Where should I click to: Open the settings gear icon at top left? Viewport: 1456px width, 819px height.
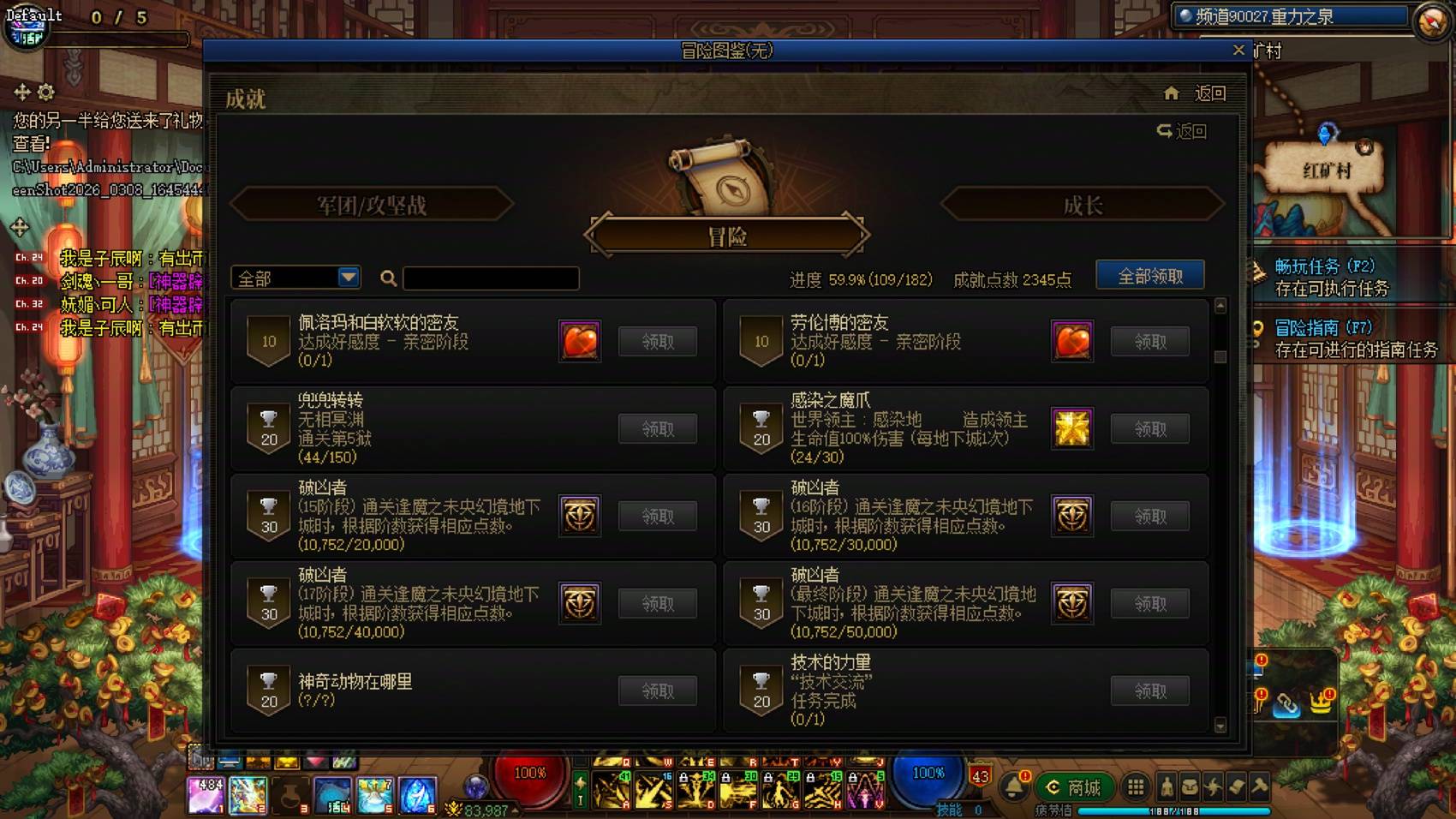click(45, 93)
